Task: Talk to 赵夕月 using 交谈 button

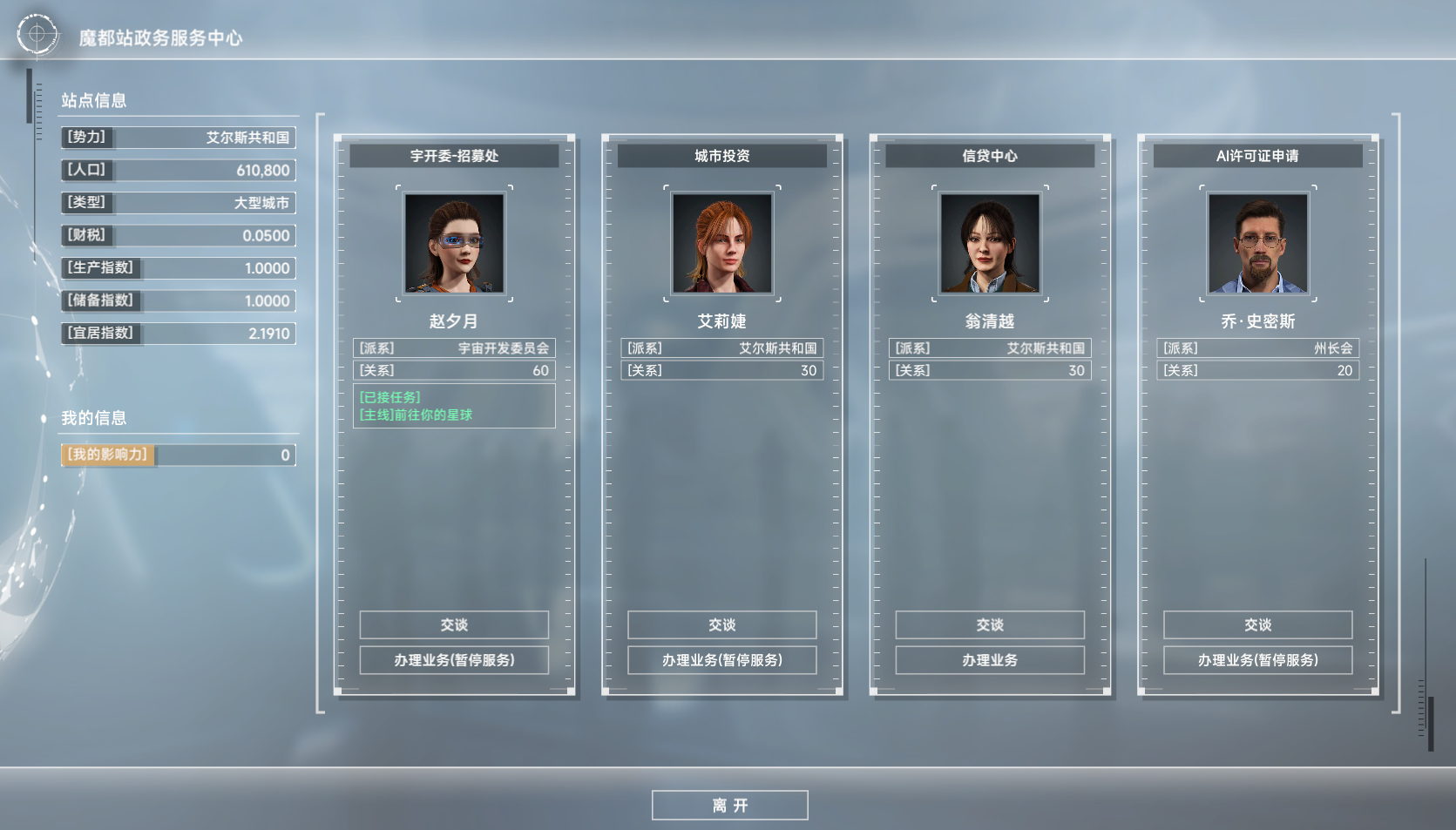Action: 454,624
